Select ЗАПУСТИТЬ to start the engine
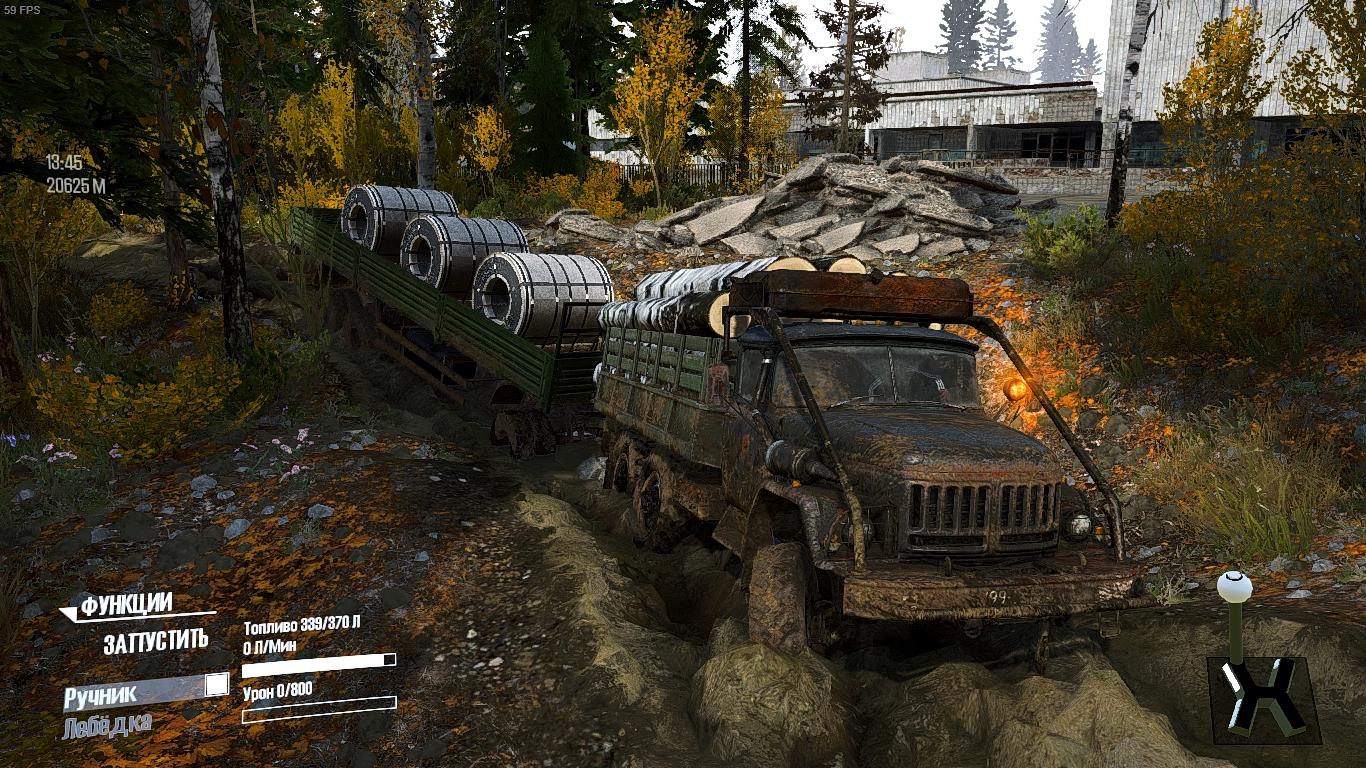 156,642
